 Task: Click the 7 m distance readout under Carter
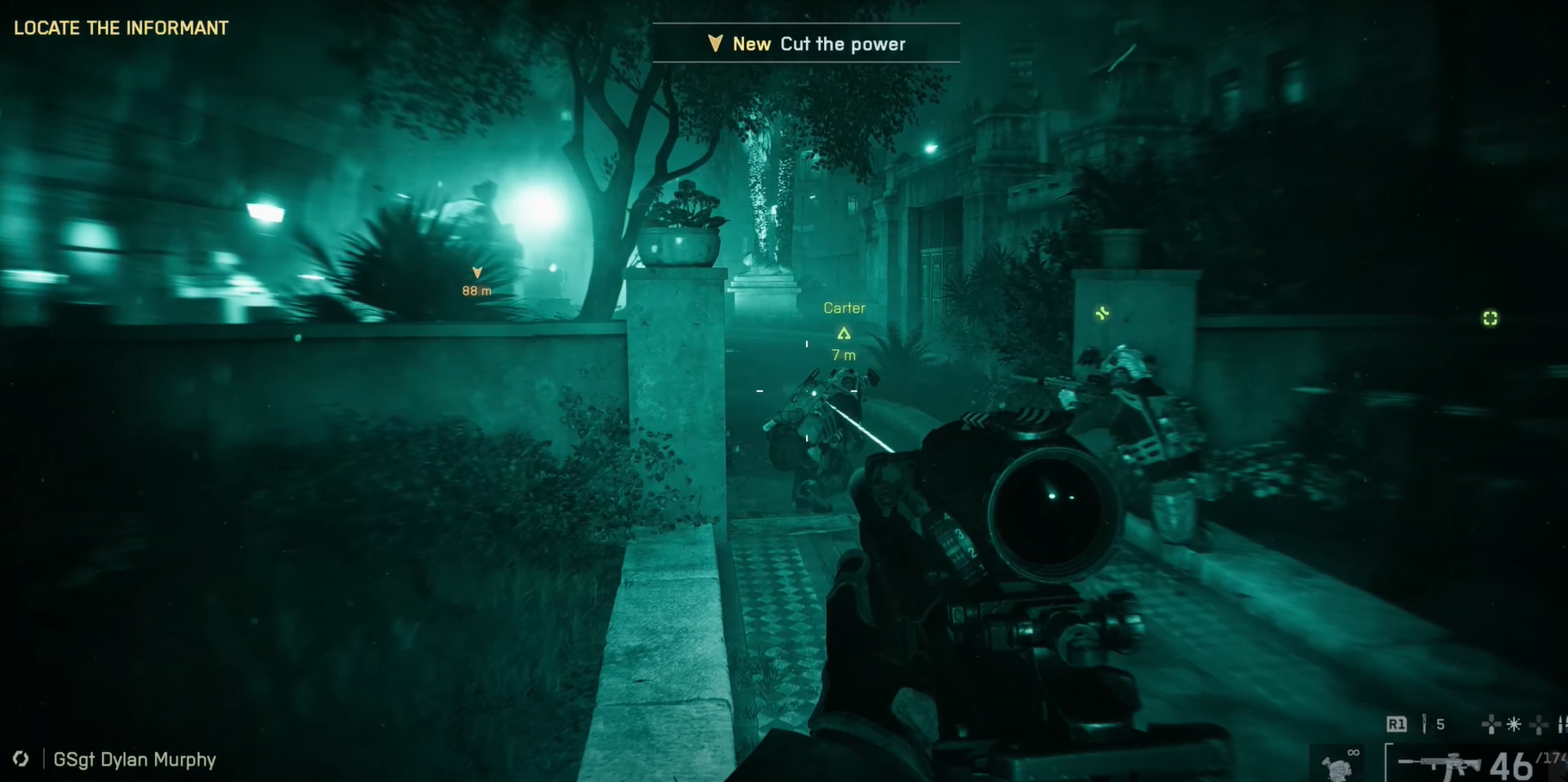click(x=843, y=354)
